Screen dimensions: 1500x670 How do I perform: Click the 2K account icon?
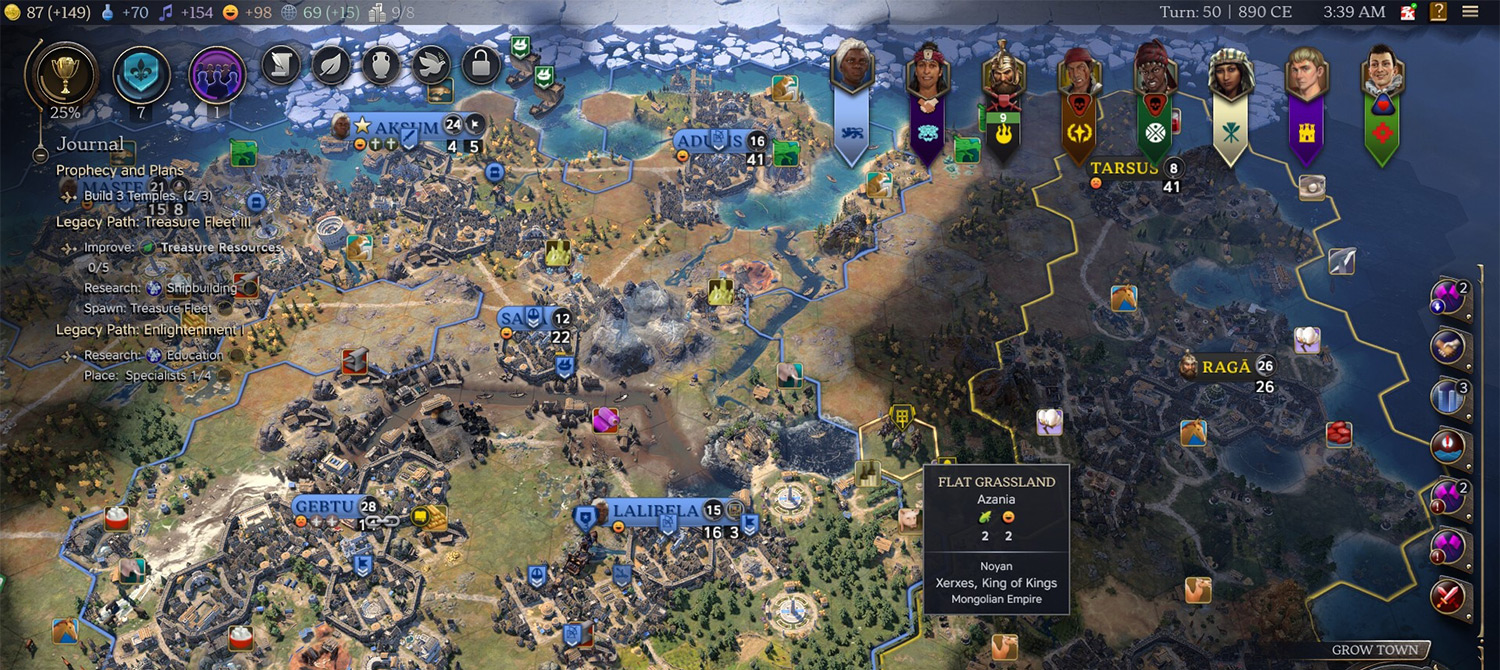pyautogui.click(x=1409, y=12)
